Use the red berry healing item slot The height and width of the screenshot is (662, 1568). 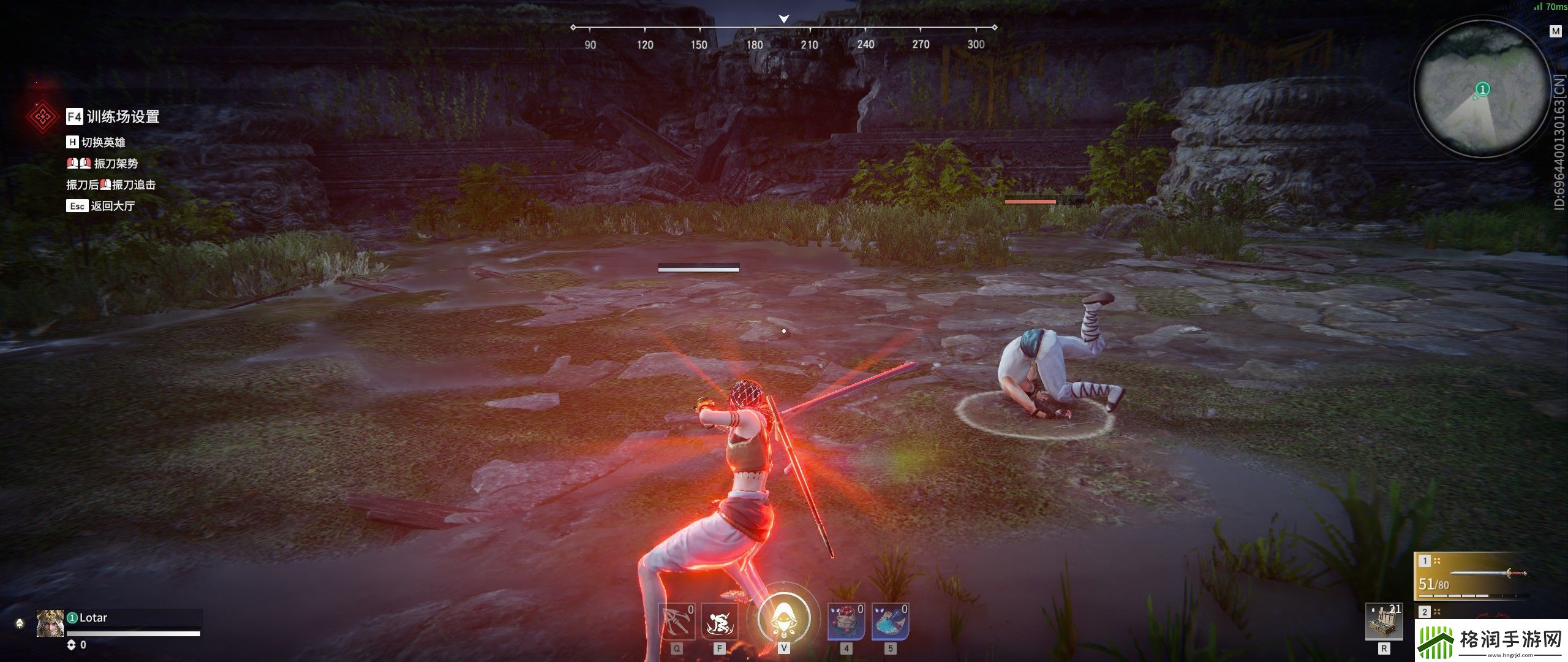click(x=846, y=622)
